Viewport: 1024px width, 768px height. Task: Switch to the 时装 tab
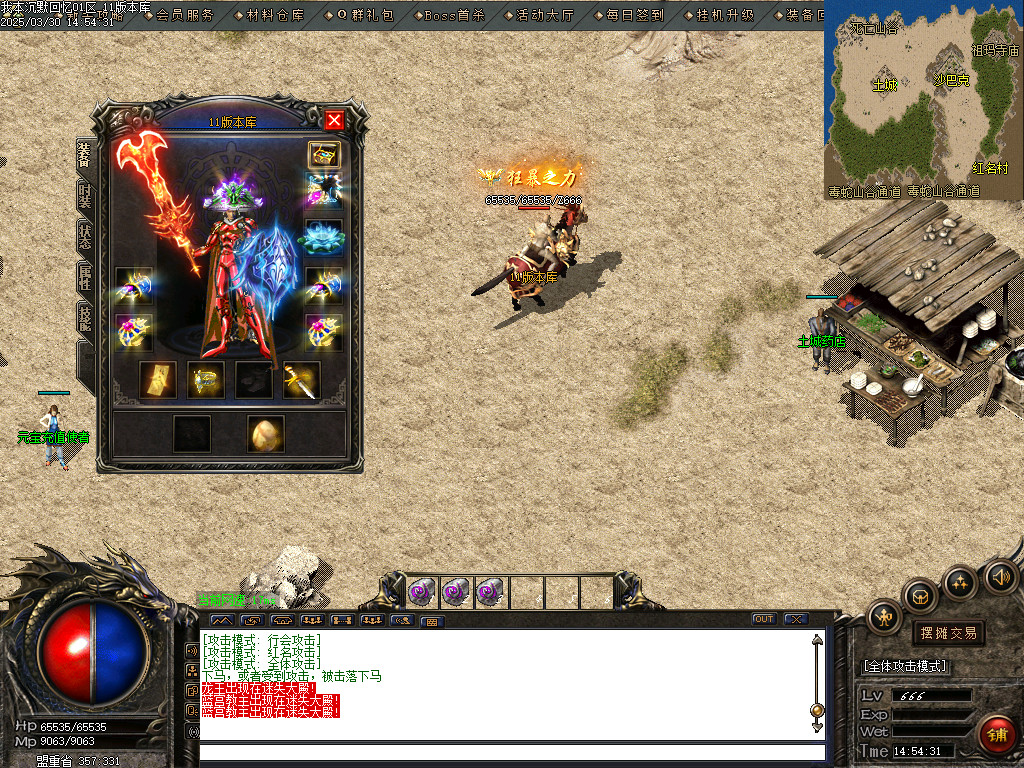pos(85,195)
